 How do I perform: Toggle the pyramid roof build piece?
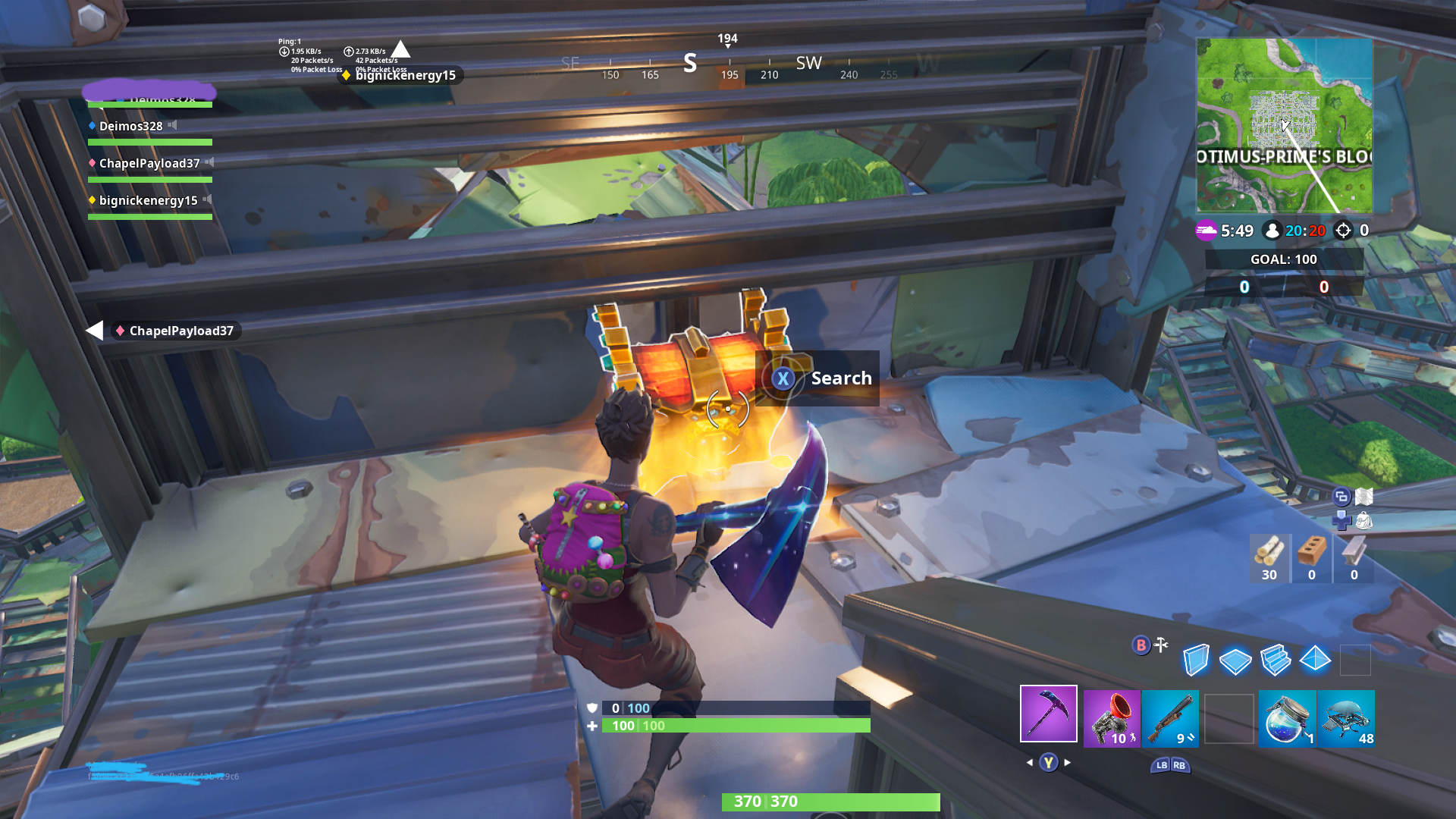coord(1316,660)
